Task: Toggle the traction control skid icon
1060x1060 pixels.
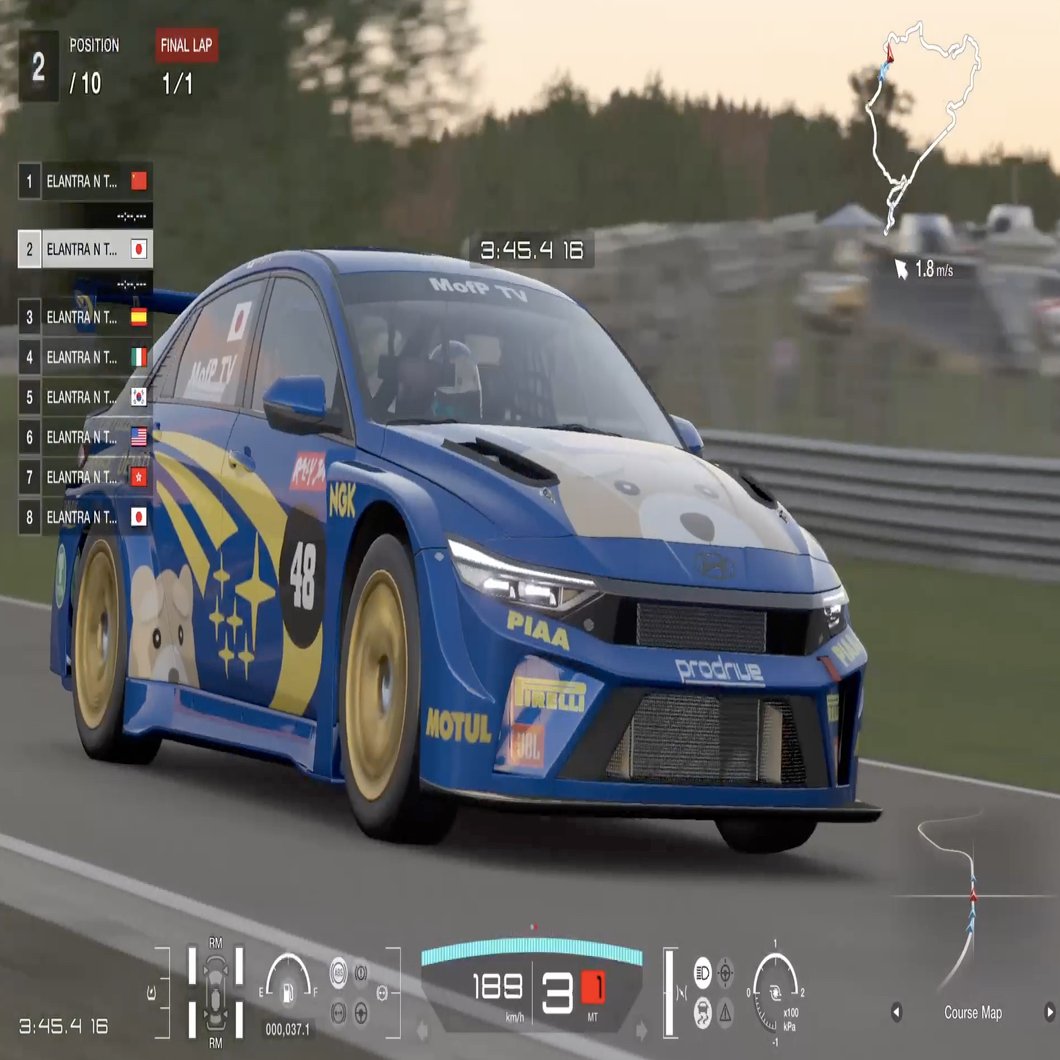Action: point(703,1011)
